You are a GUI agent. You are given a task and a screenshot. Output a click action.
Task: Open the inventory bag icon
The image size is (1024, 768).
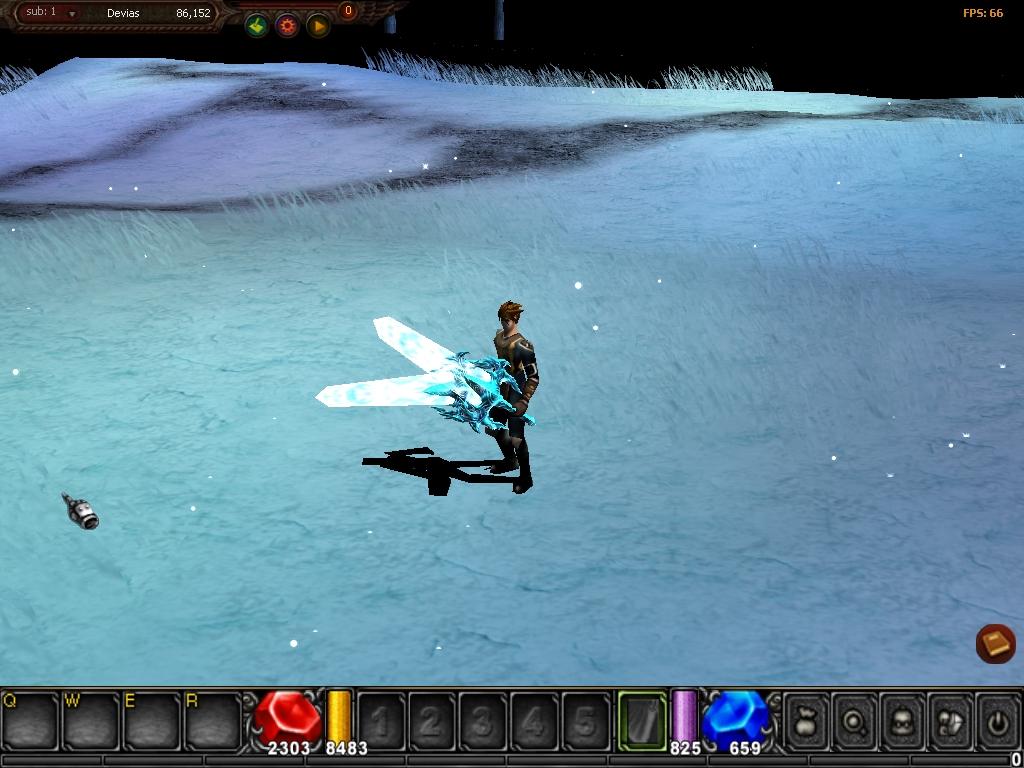[x=807, y=720]
